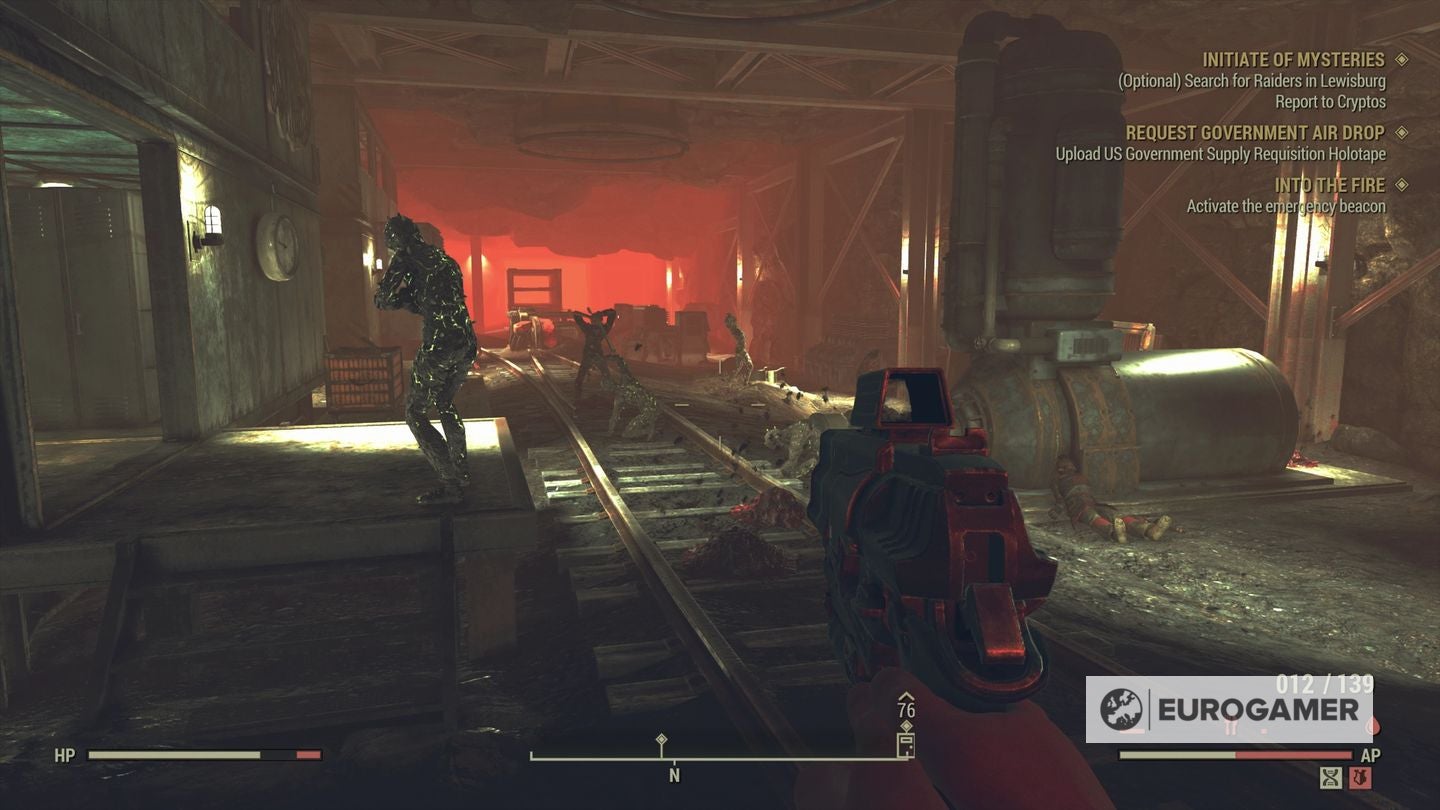1440x810 pixels.
Task: Click the diamond quest marker left of north
Action: click(661, 741)
